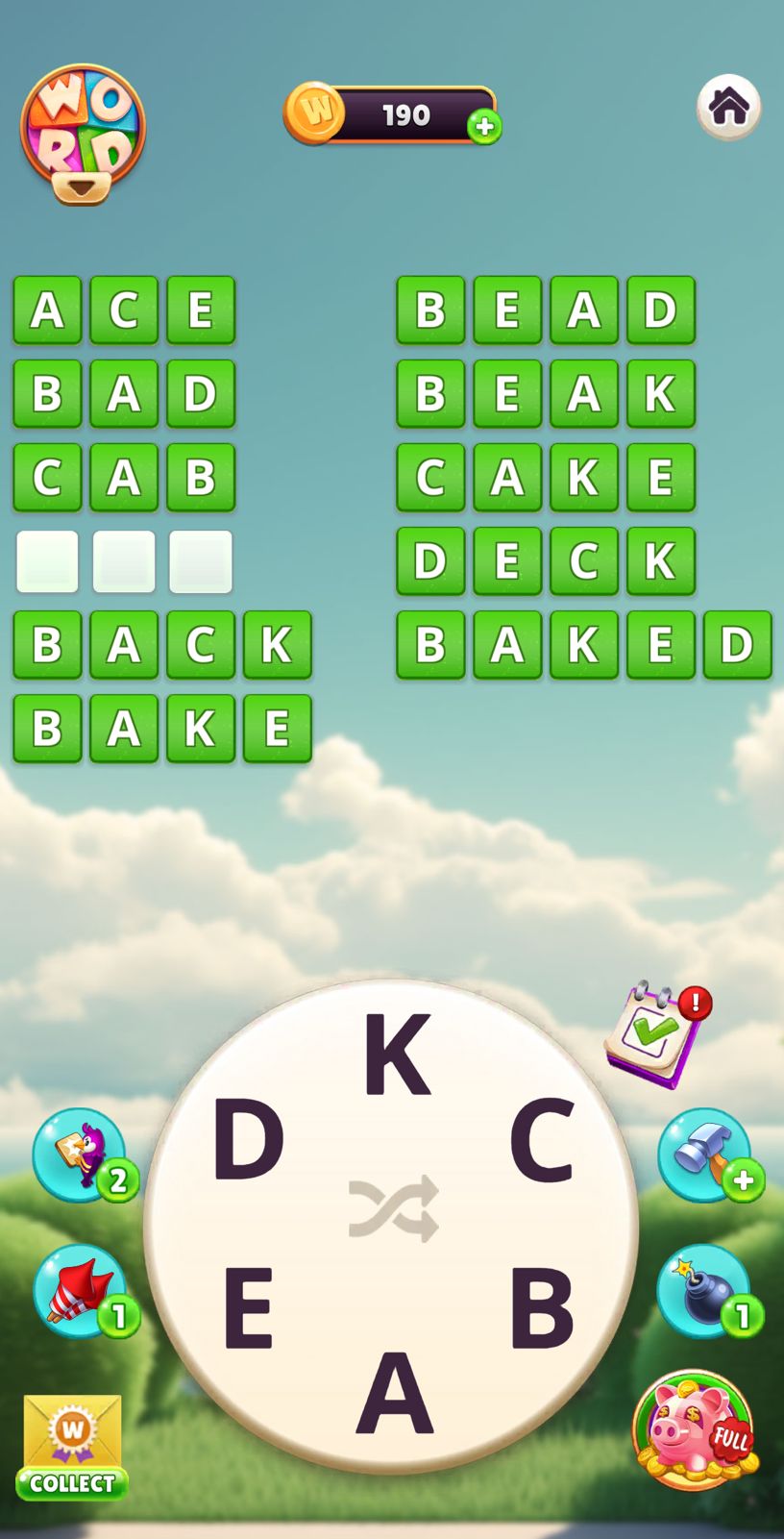Select letter C on the wheel
This screenshot has width=784, height=1539.
tap(542, 1140)
